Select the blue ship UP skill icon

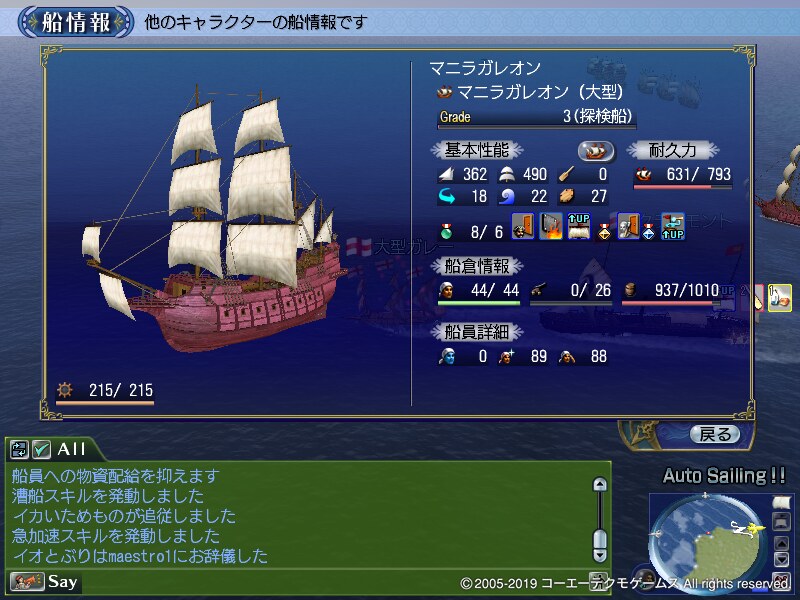(673, 226)
